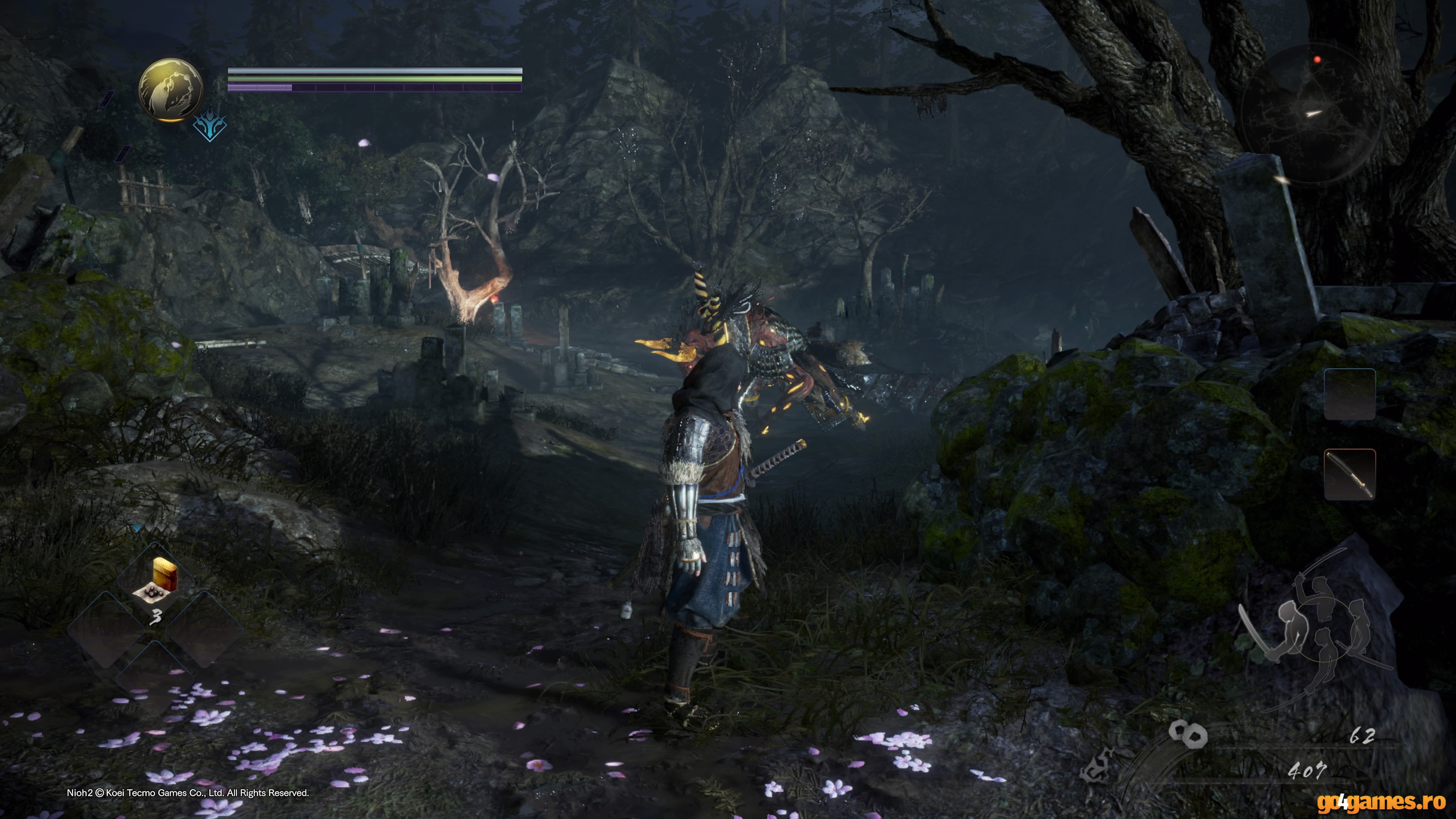Select the equipped katana weapon slot
Screen dimensions: 1456x819
1349,475
